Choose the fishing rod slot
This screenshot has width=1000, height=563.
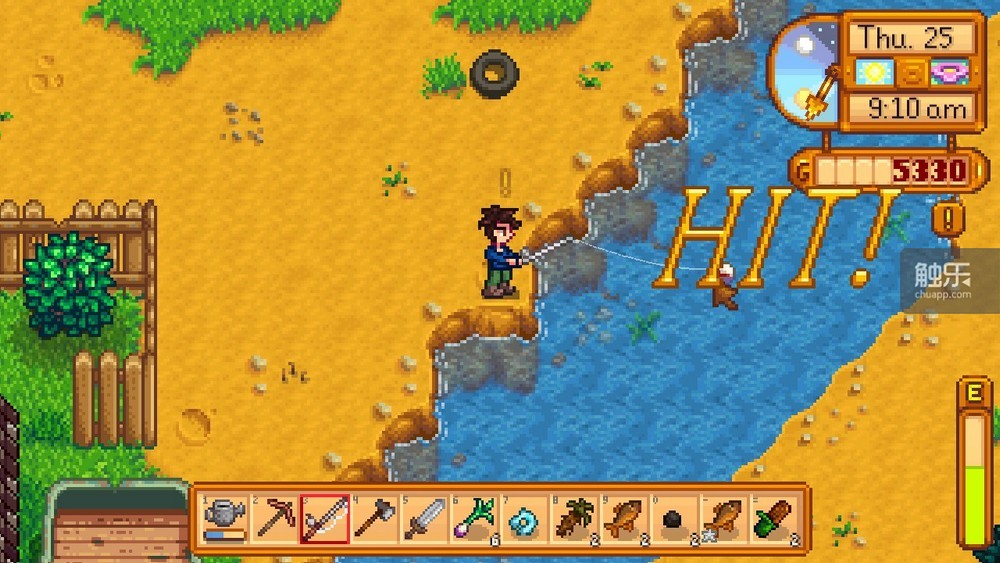[x=325, y=519]
